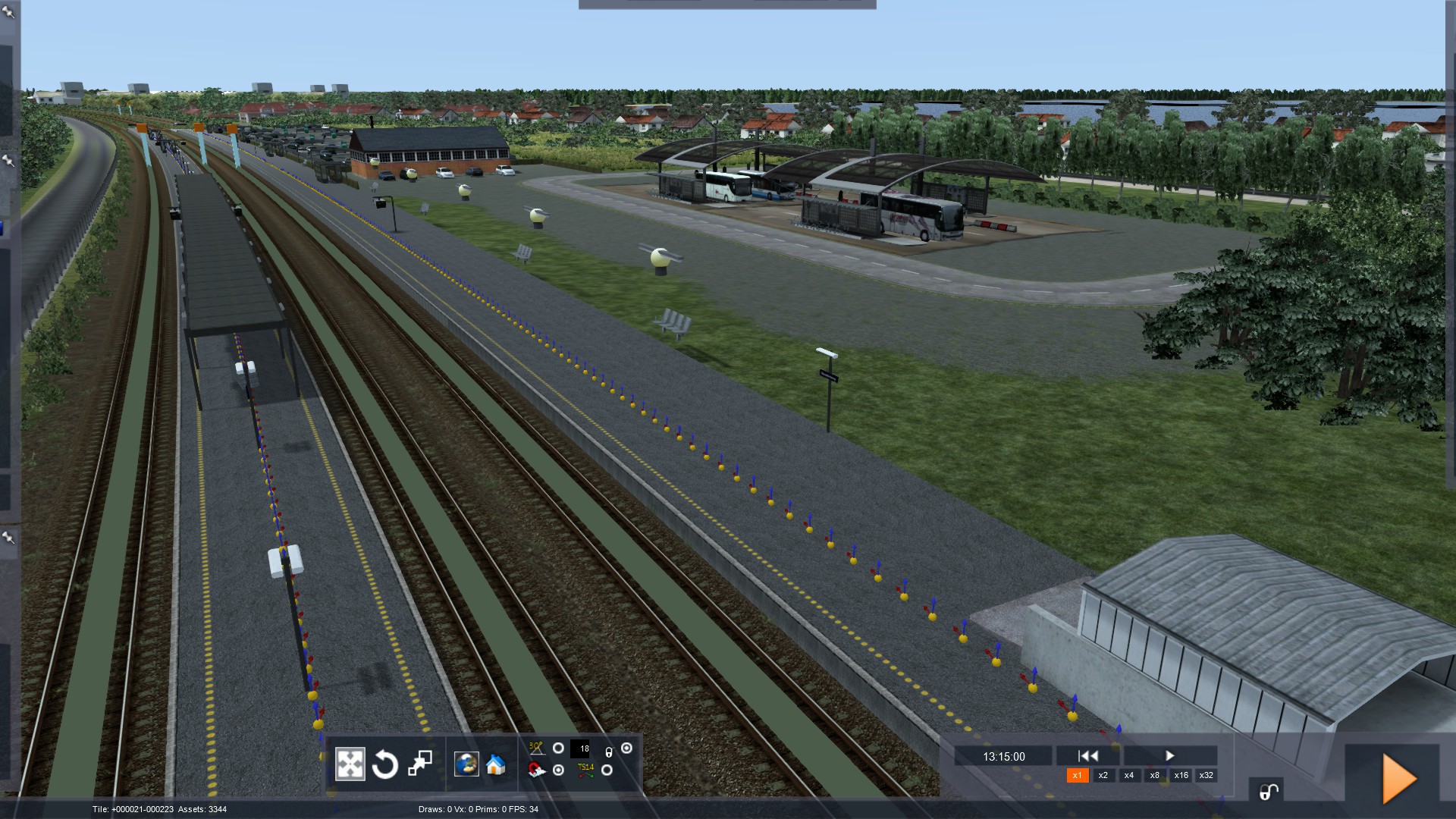The image size is (1456, 819).
Task: Toggle the 30° angle snap radio
Action: pyautogui.click(x=558, y=748)
